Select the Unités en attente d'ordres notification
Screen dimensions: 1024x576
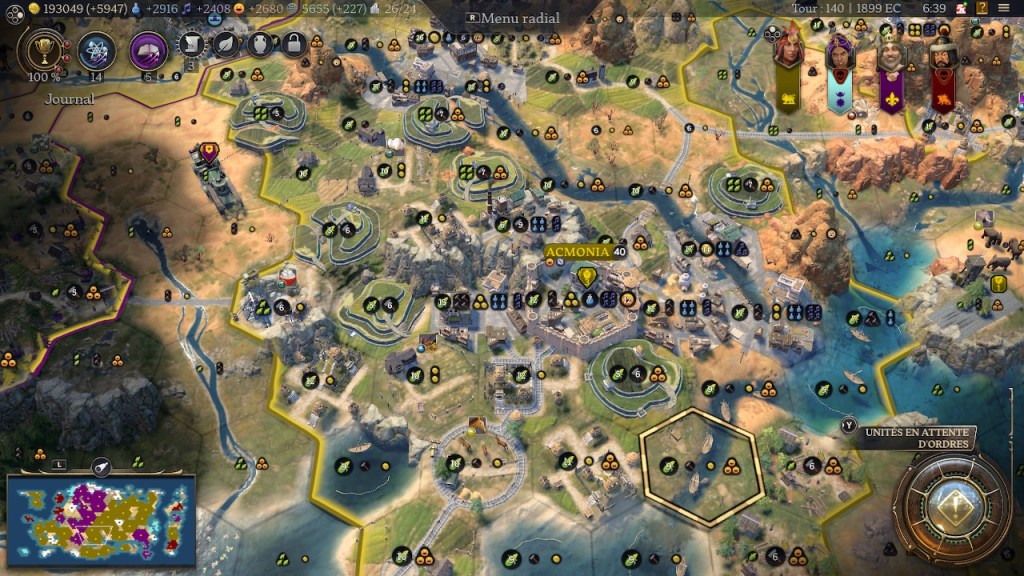[917, 437]
